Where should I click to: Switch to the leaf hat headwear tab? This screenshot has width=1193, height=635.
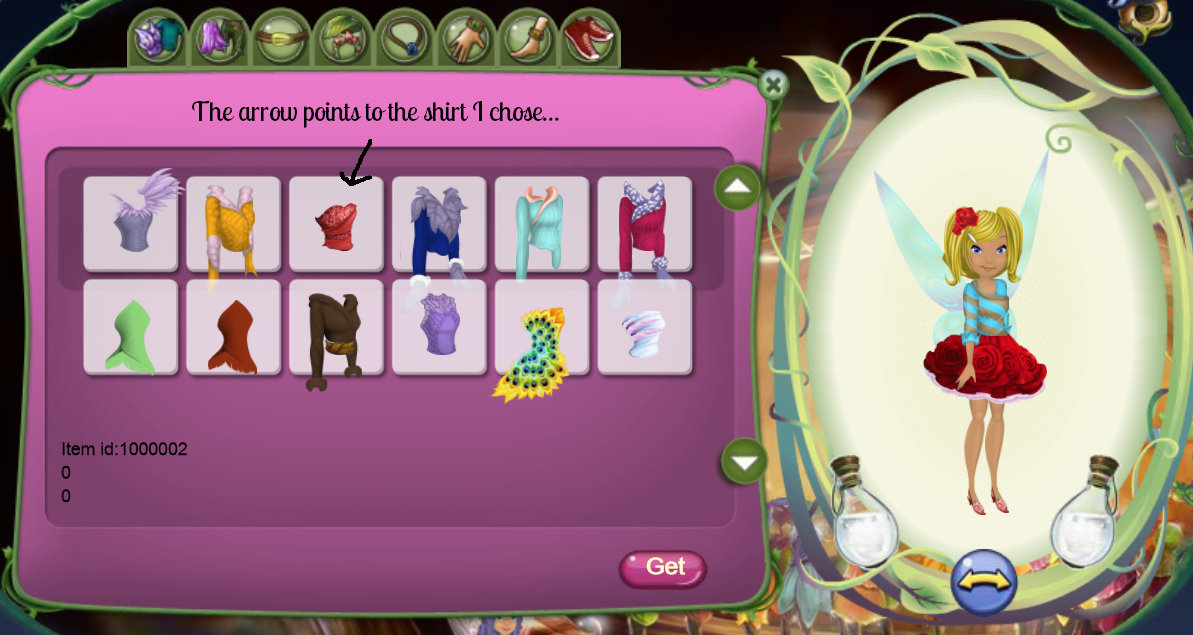343,38
